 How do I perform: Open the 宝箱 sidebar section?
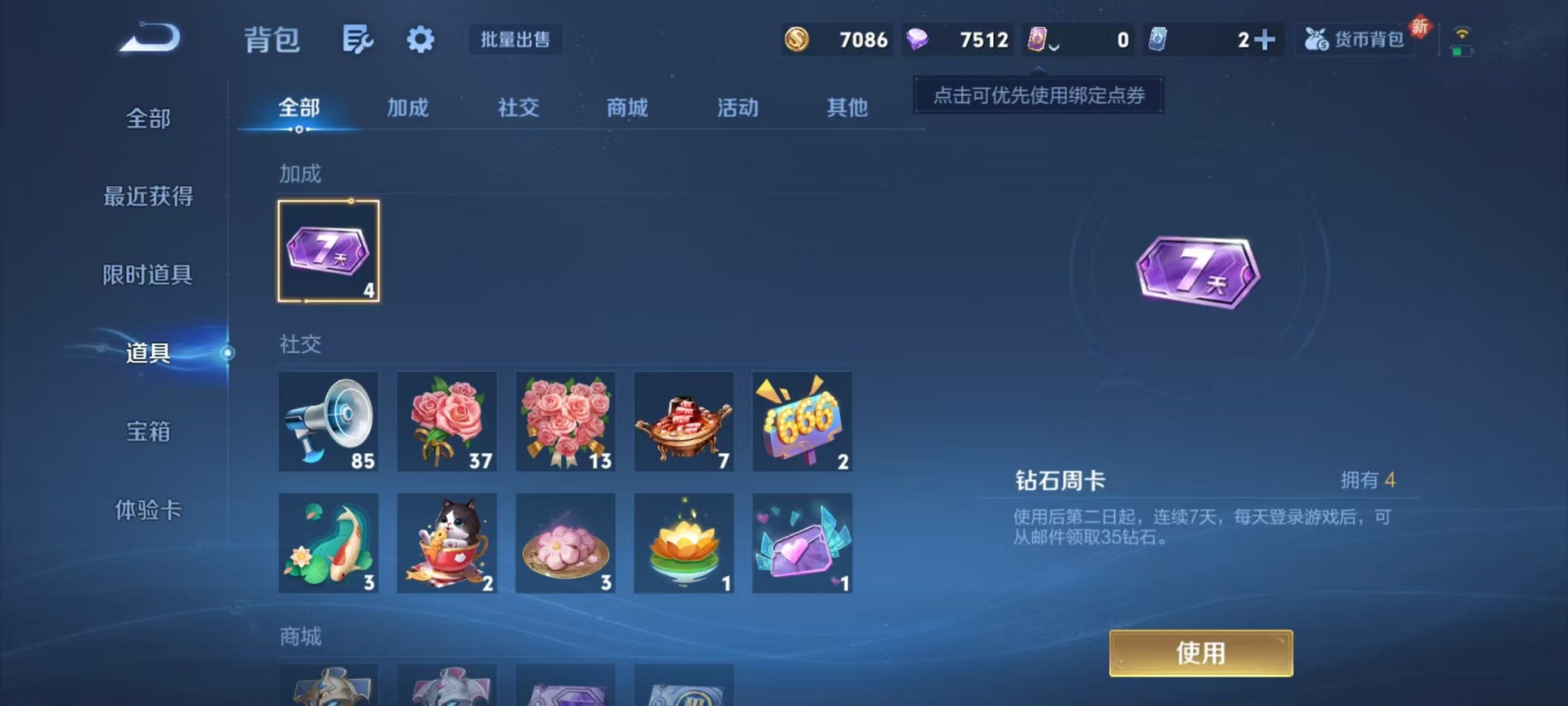point(146,433)
